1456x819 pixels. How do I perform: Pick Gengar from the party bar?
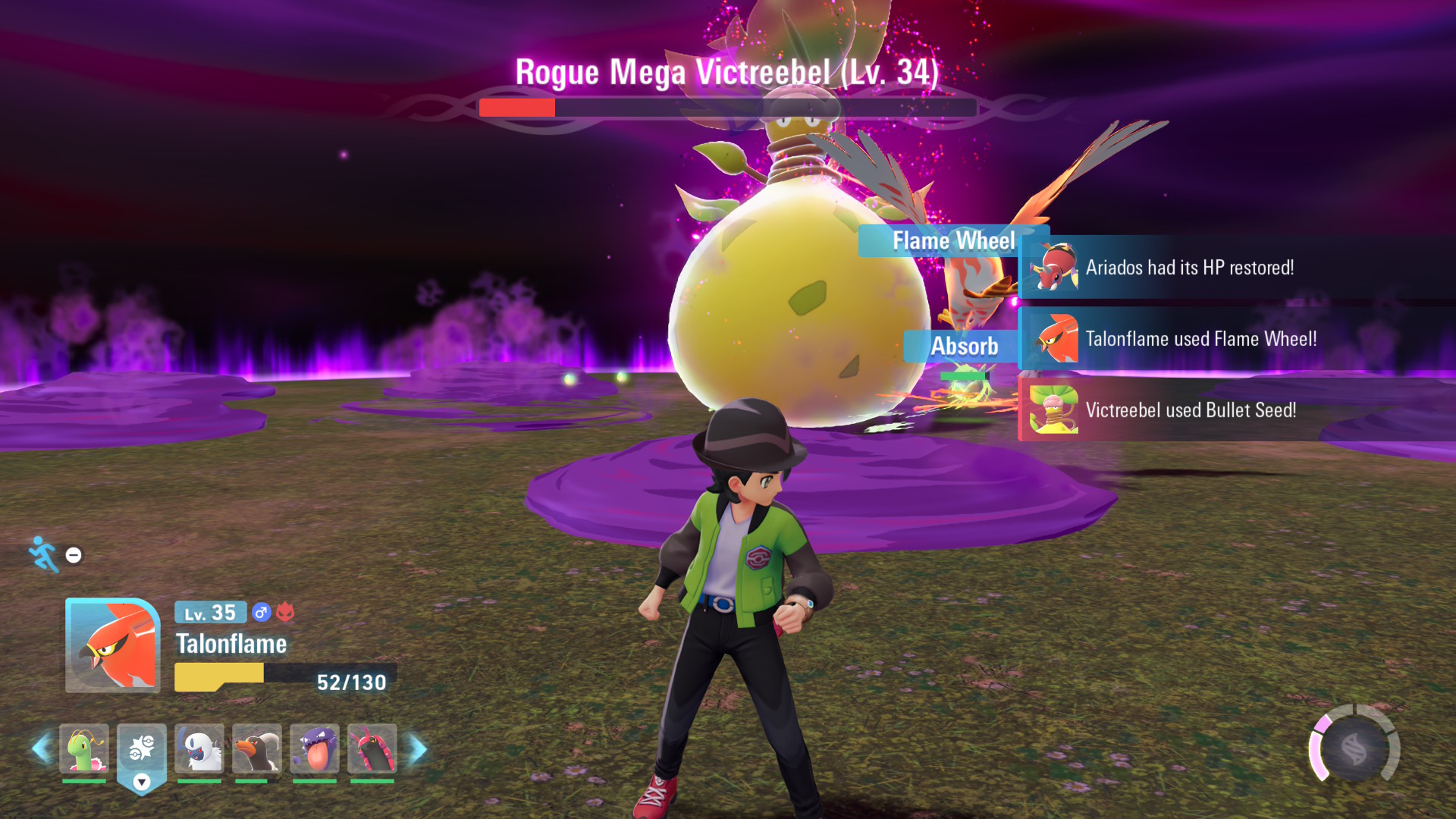pos(315,748)
